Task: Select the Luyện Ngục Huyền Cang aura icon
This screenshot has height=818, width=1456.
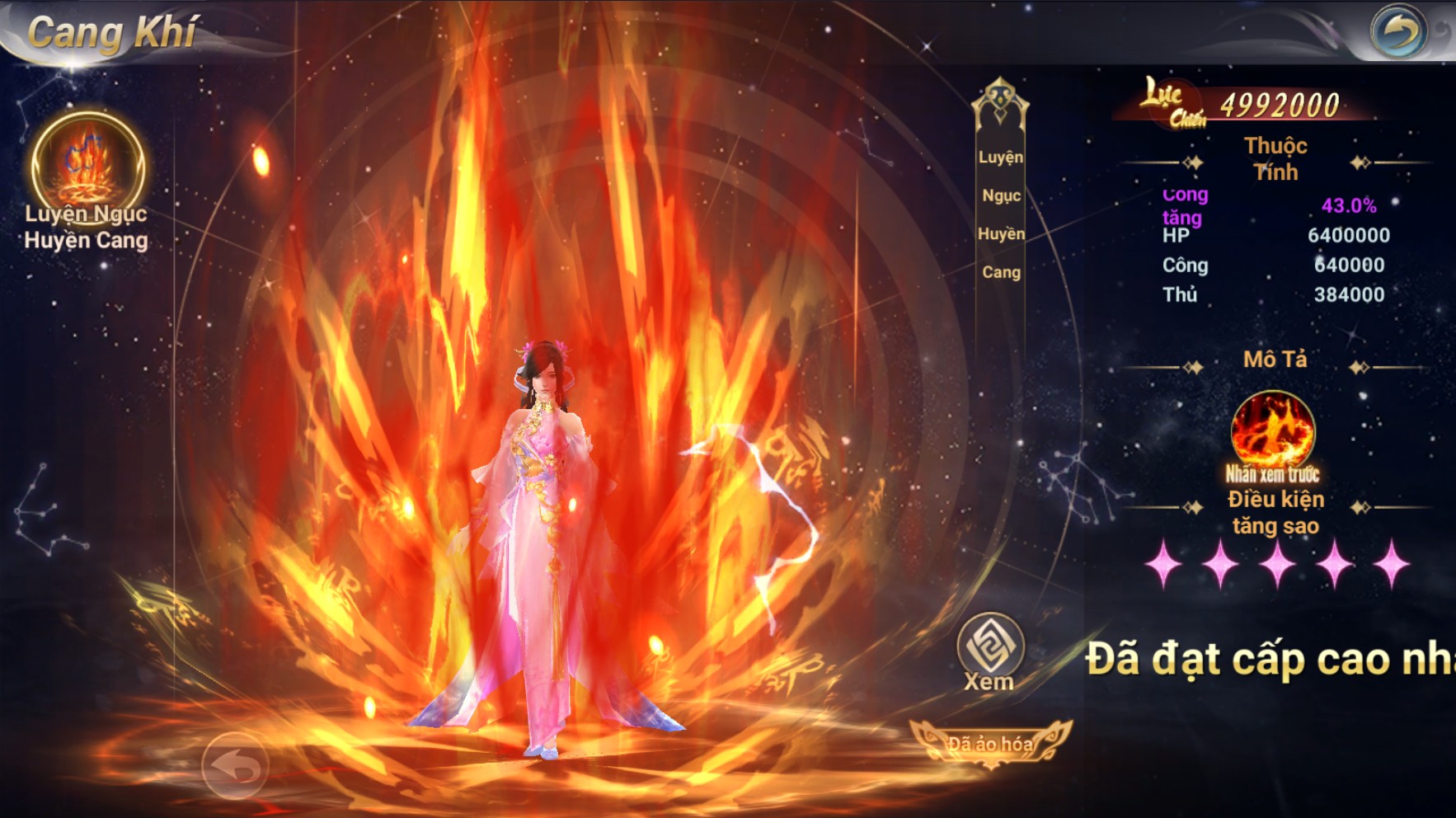Action: click(x=87, y=165)
